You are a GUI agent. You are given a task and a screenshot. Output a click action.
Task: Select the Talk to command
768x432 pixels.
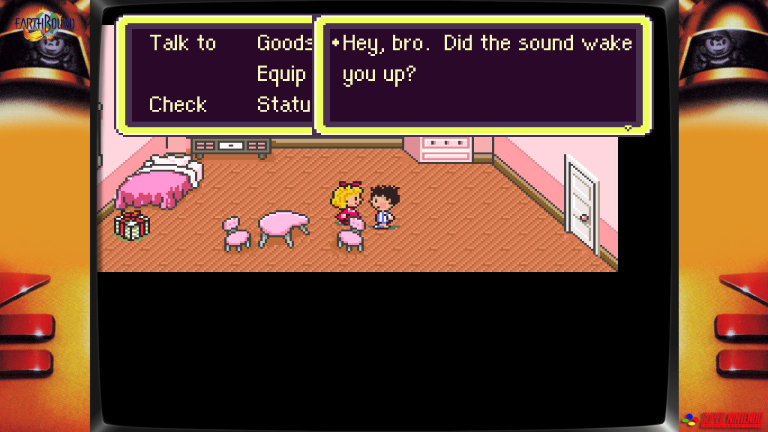(x=182, y=43)
